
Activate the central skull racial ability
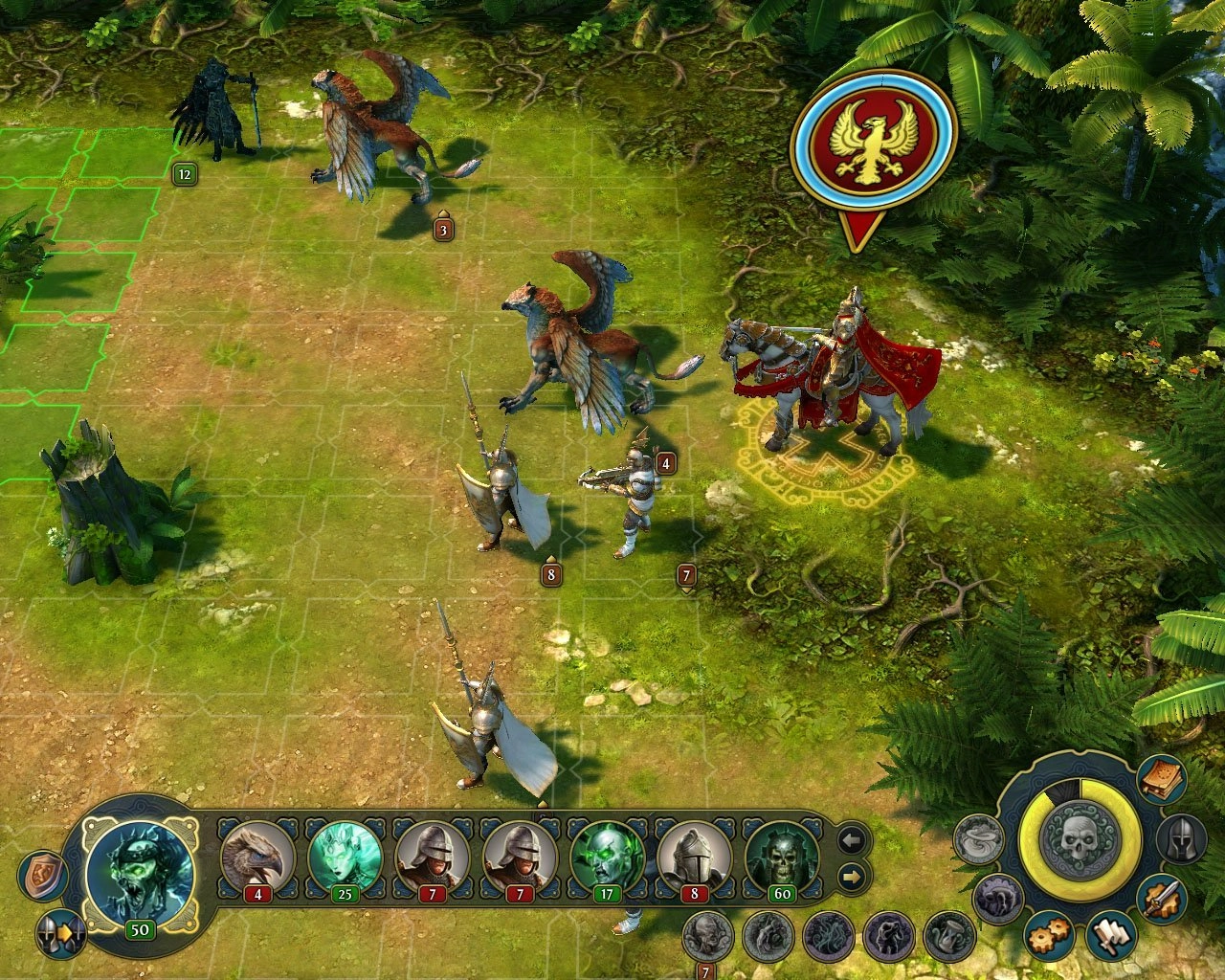(x=1079, y=839)
